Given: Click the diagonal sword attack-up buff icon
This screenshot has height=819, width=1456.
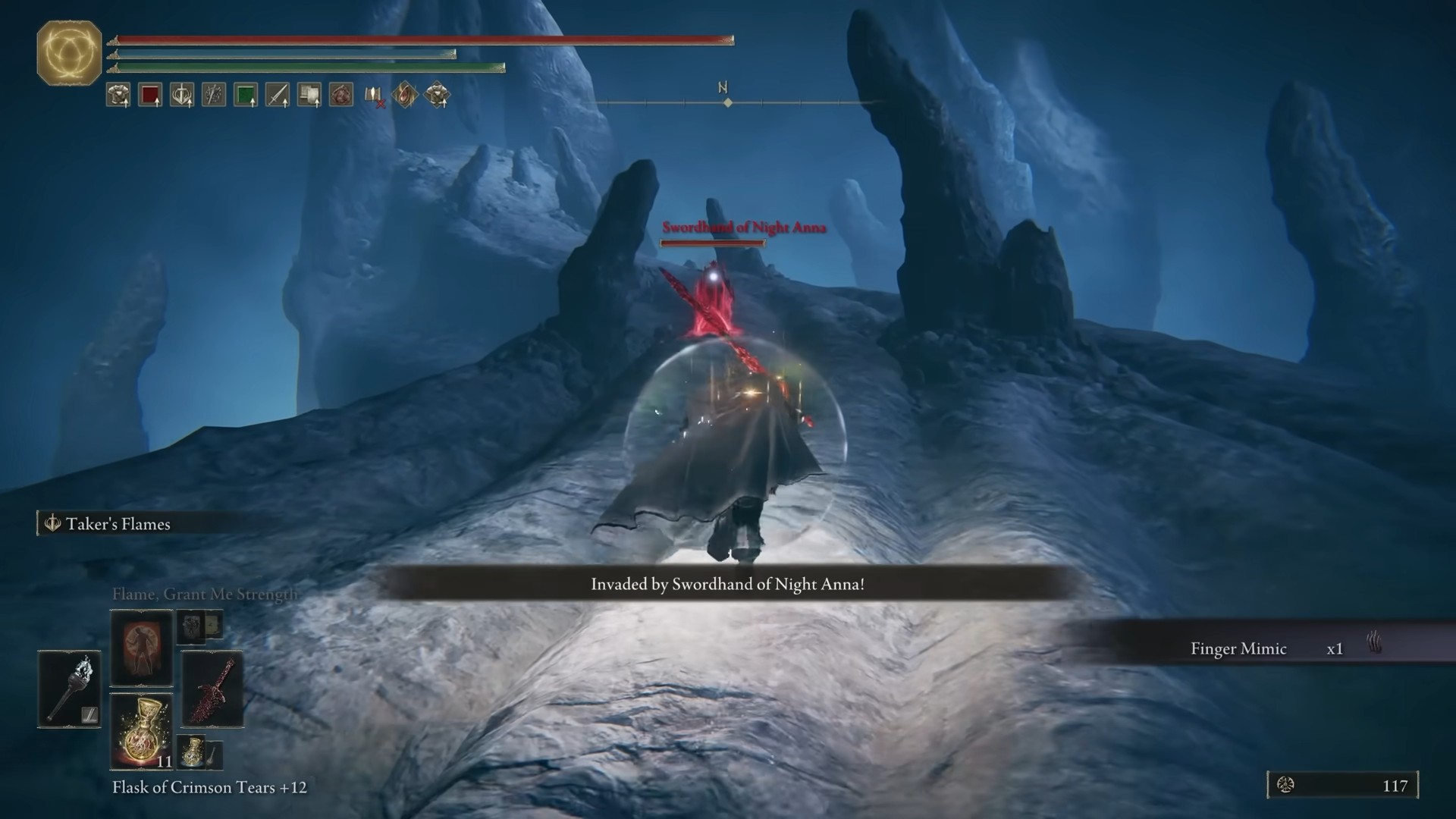Looking at the screenshot, I should pyautogui.click(x=278, y=95).
